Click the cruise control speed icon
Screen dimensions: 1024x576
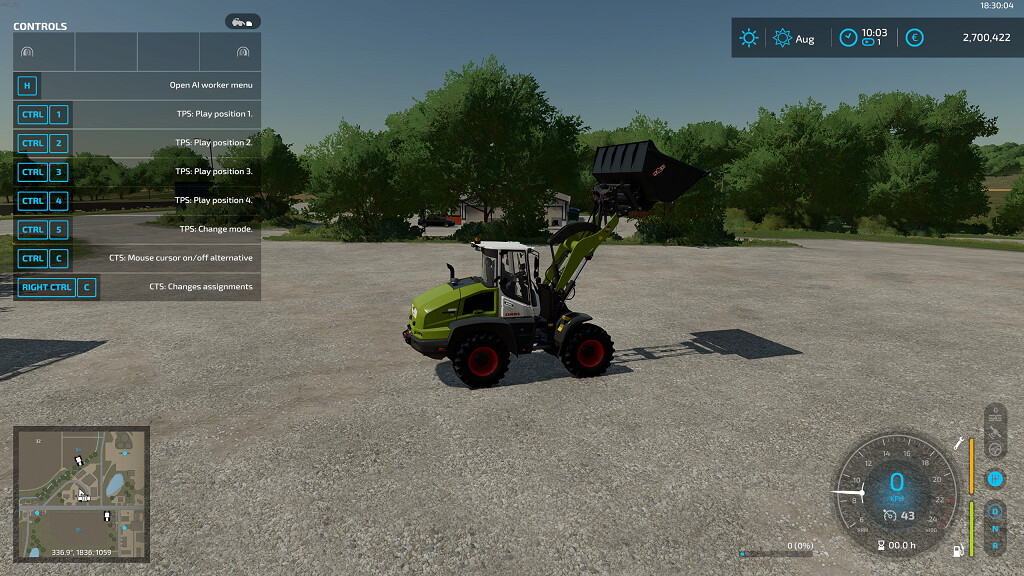[890, 516]
